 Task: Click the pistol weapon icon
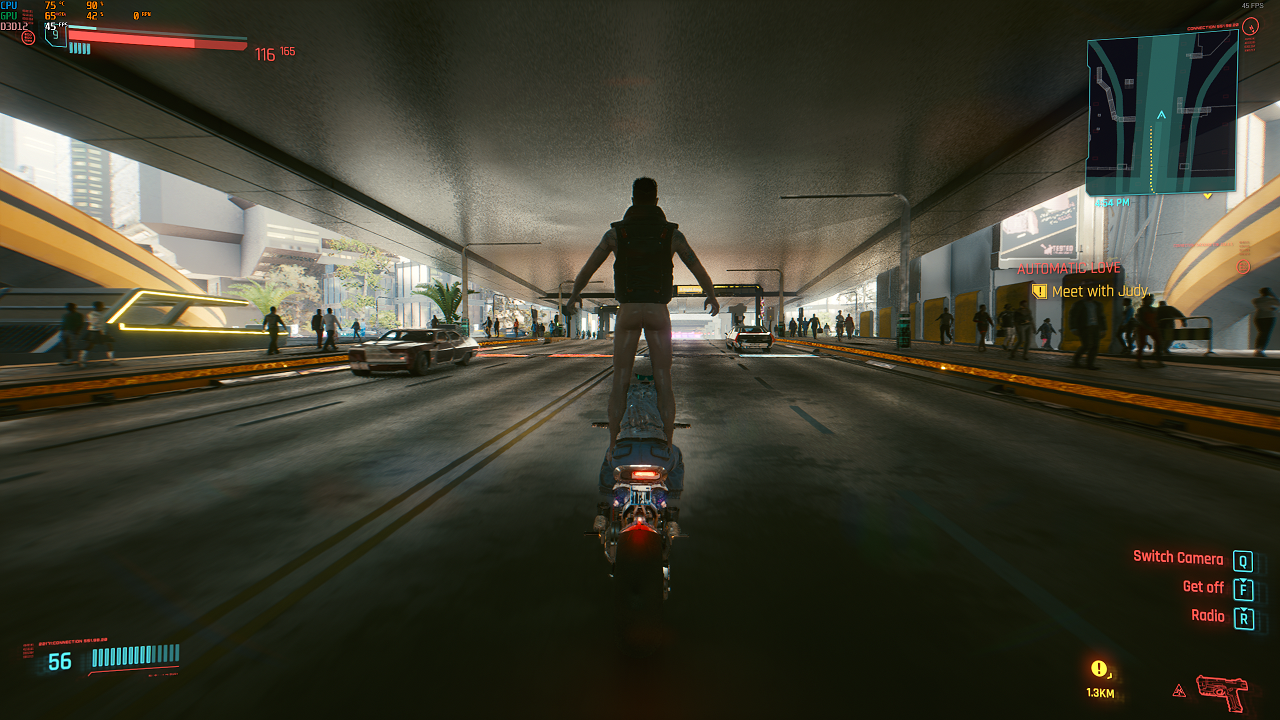pos(1221,689)
